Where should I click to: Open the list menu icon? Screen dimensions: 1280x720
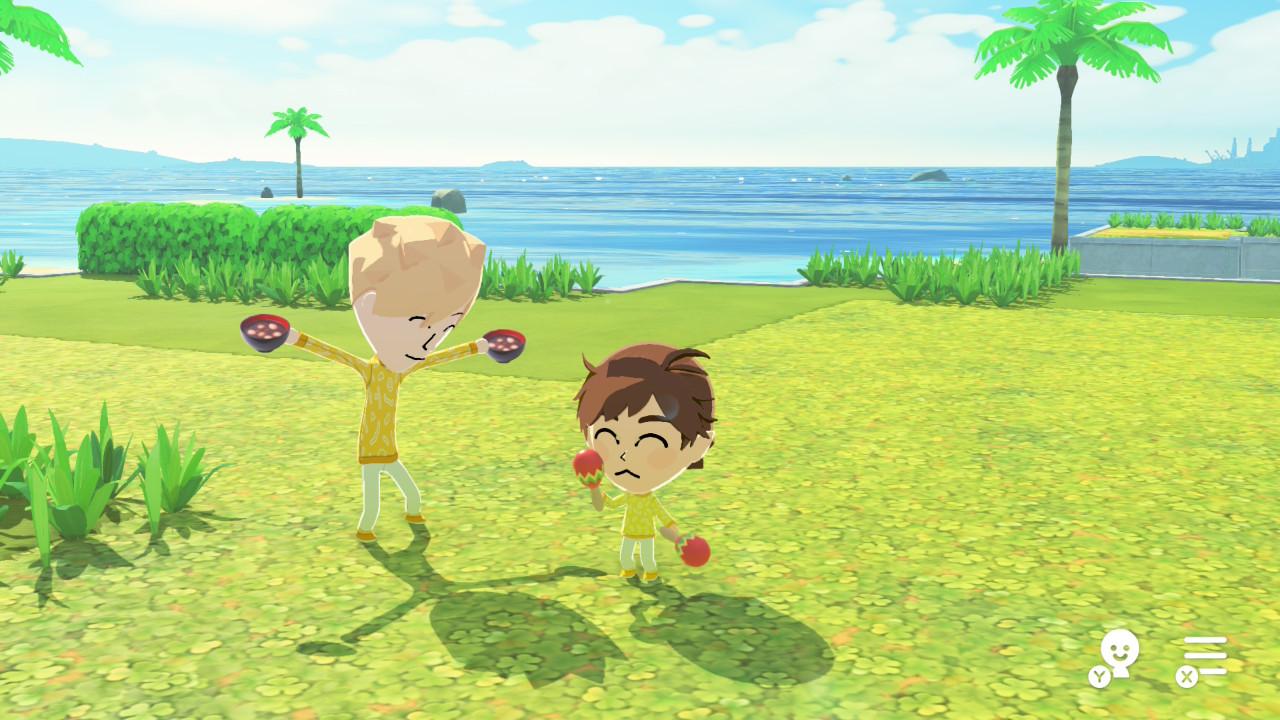1204,657
